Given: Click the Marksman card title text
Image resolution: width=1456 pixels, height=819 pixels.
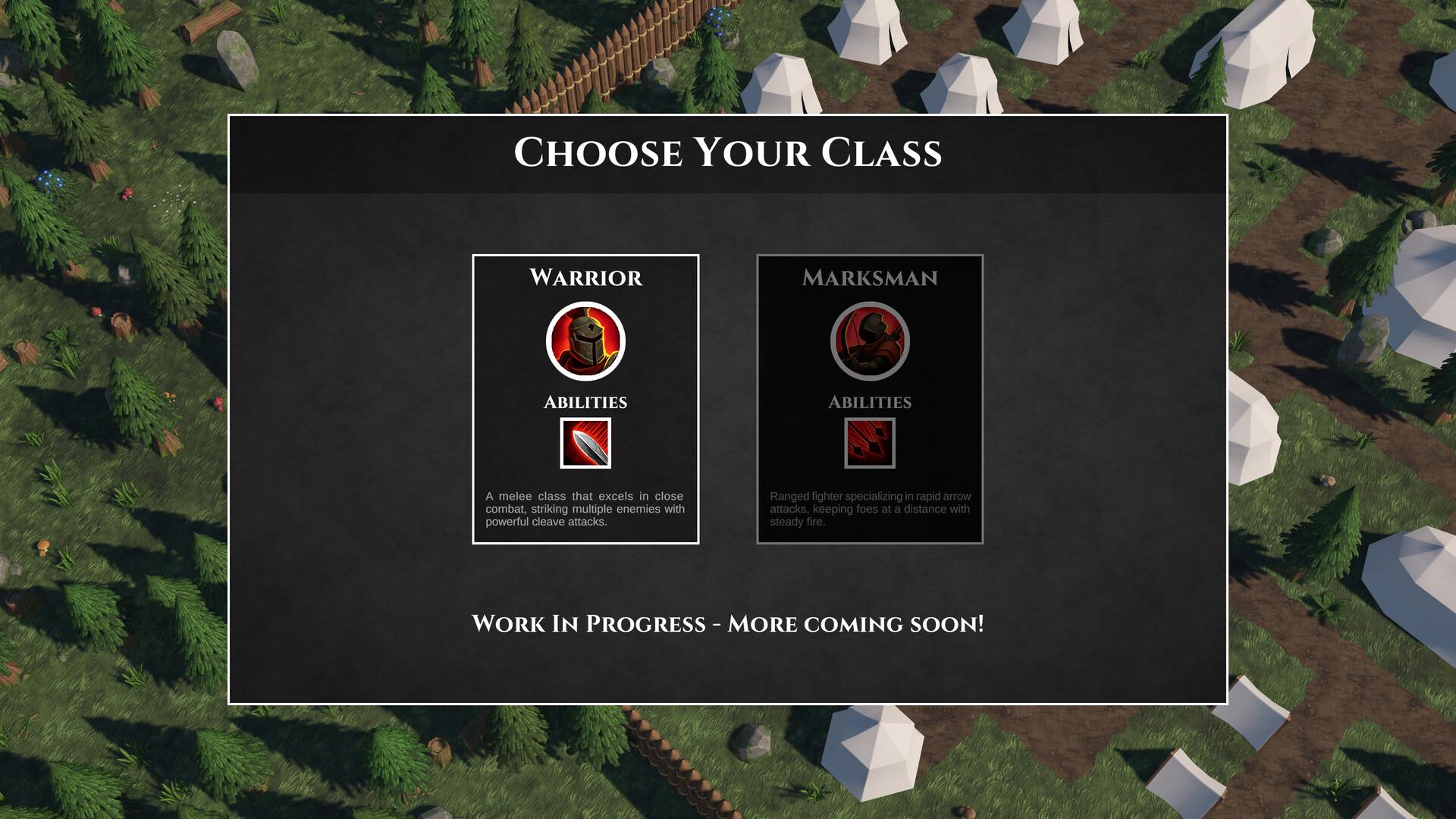Looking at the screenshot, I should pyautogui.click(x=871, y=278).
